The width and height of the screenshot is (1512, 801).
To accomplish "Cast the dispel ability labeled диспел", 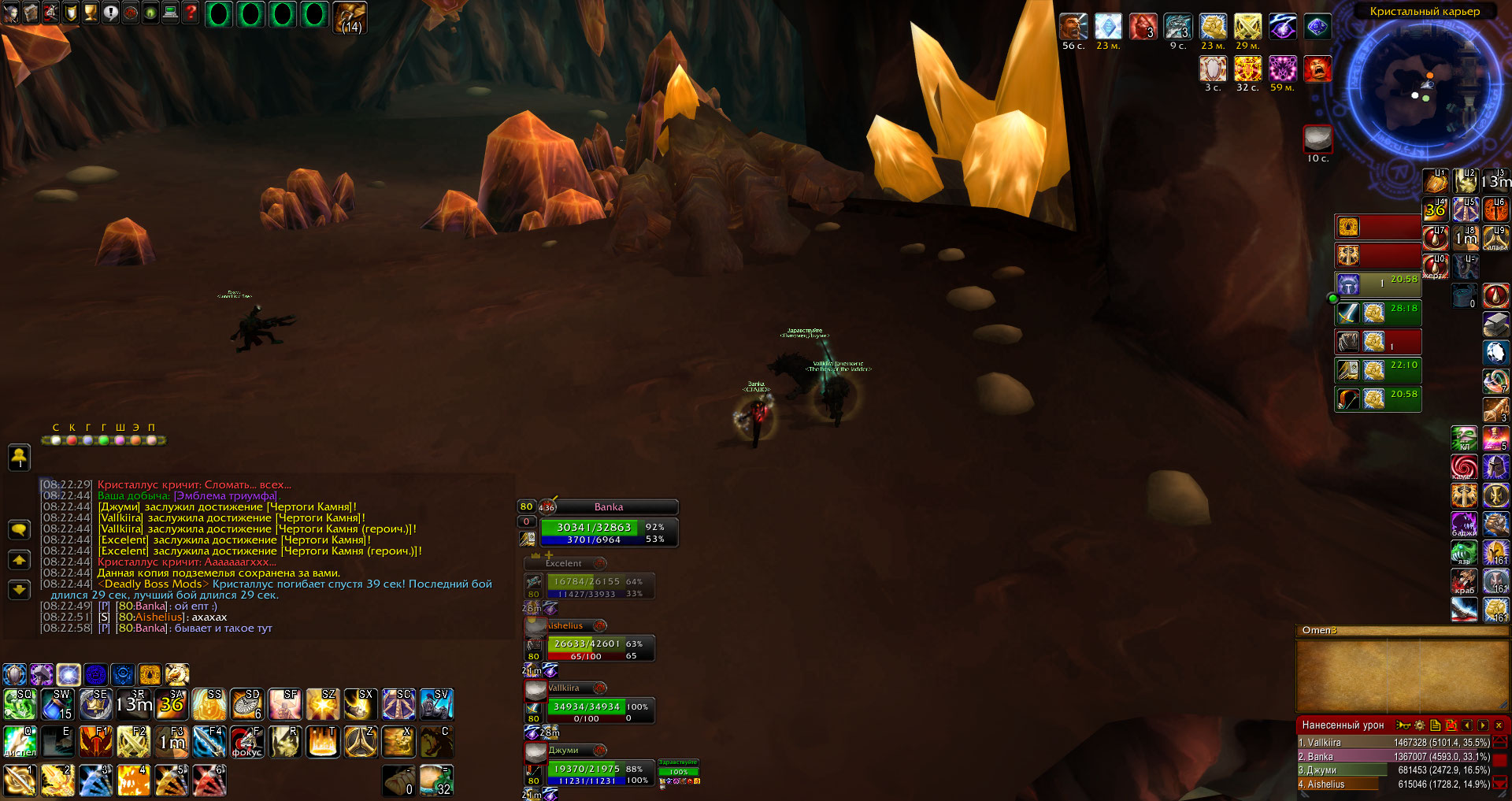I will click(20, 742).
